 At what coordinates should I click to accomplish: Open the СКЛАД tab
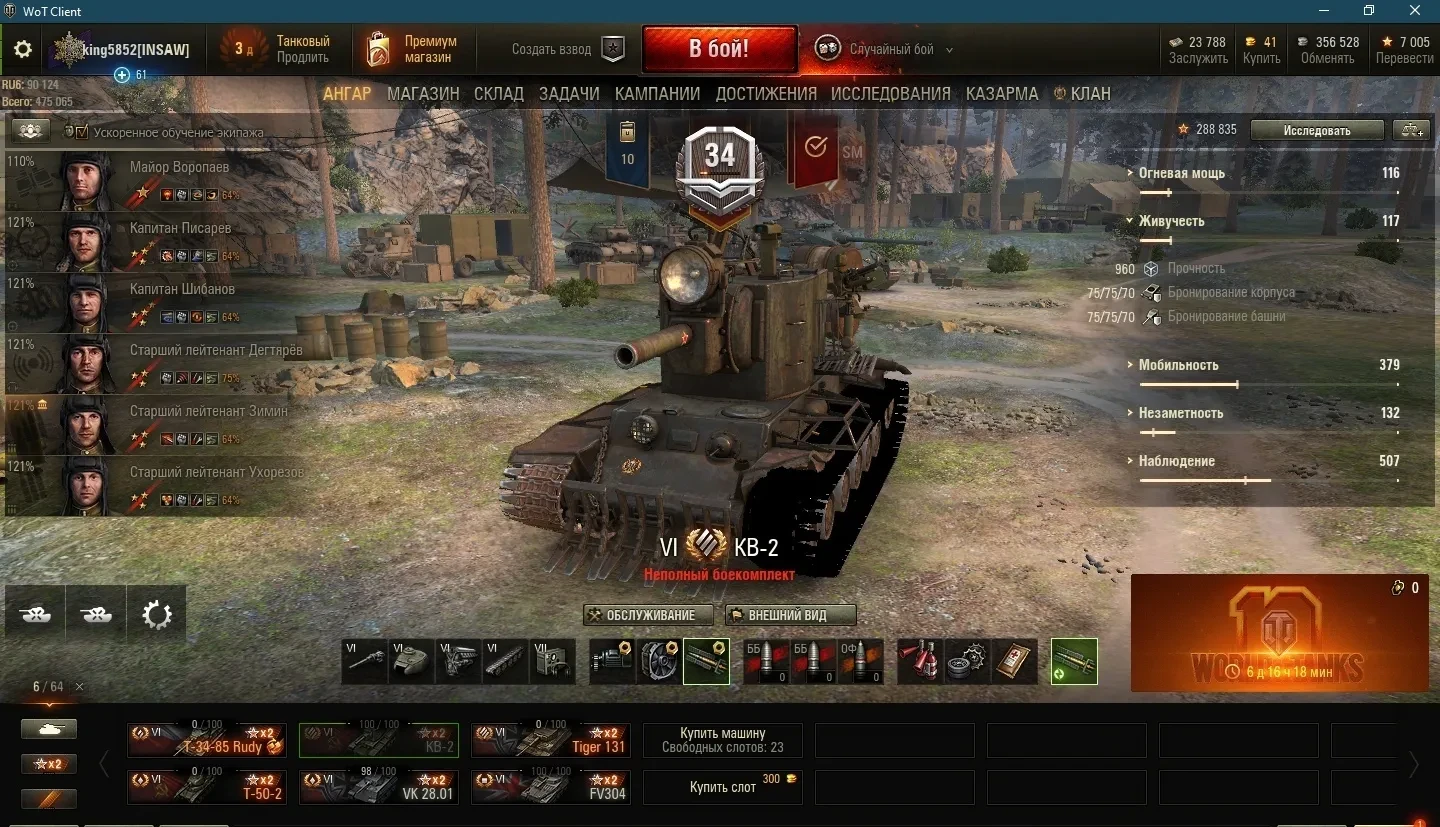point(499,94)
